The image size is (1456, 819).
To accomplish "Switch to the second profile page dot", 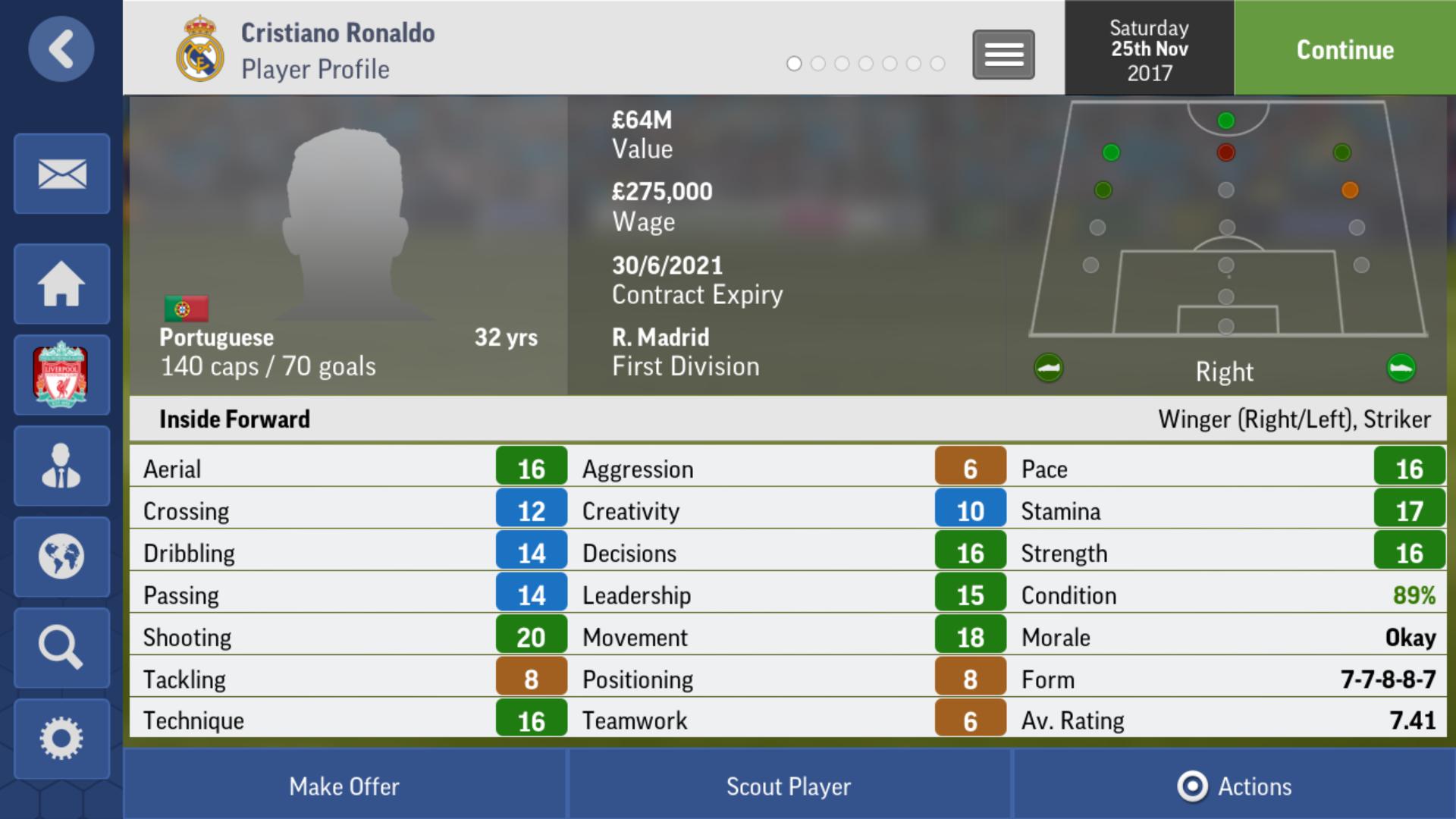I will coord(817,64).
